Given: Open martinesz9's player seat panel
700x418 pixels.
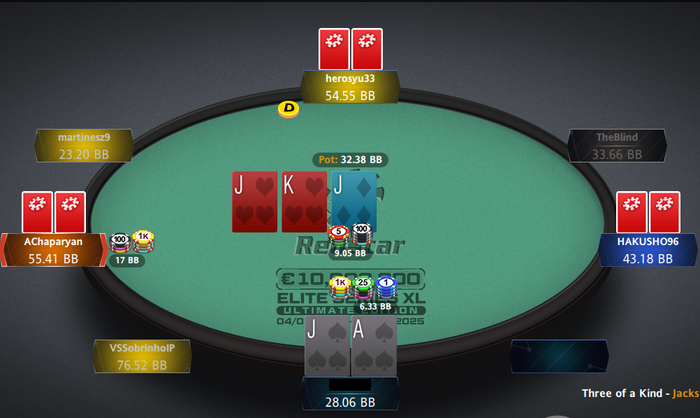Looking at the screenshot, I should tap(84, 146).
